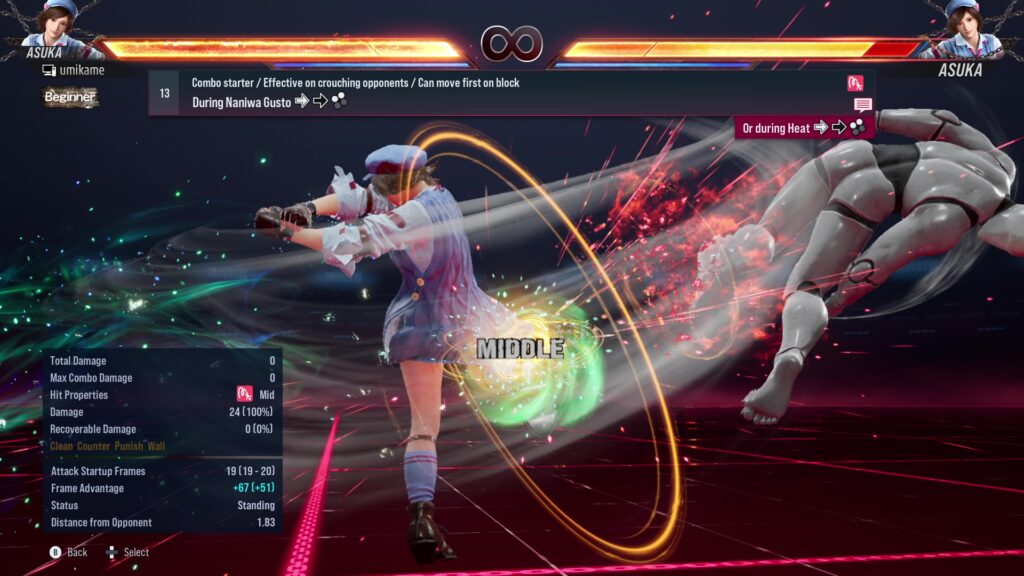Select move number 13 in the move list

[x=164, y=93]
